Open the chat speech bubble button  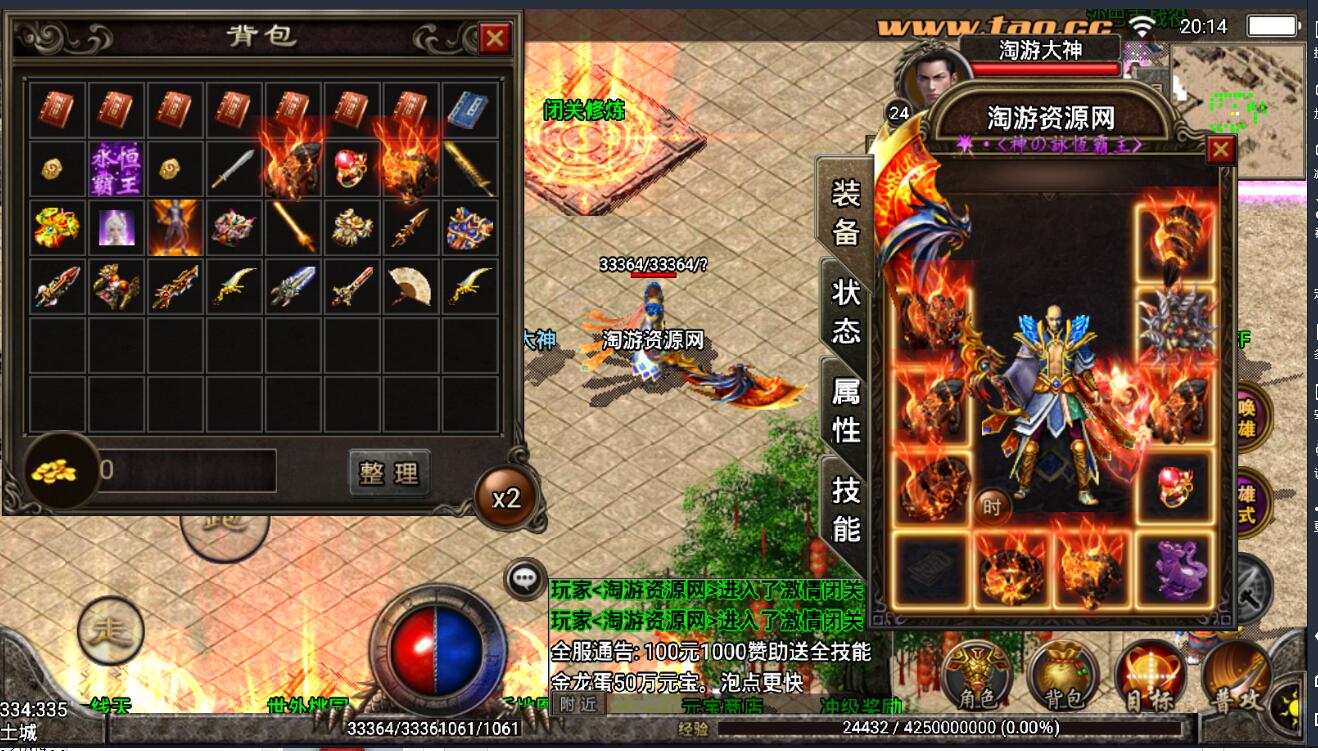[524, 578]
